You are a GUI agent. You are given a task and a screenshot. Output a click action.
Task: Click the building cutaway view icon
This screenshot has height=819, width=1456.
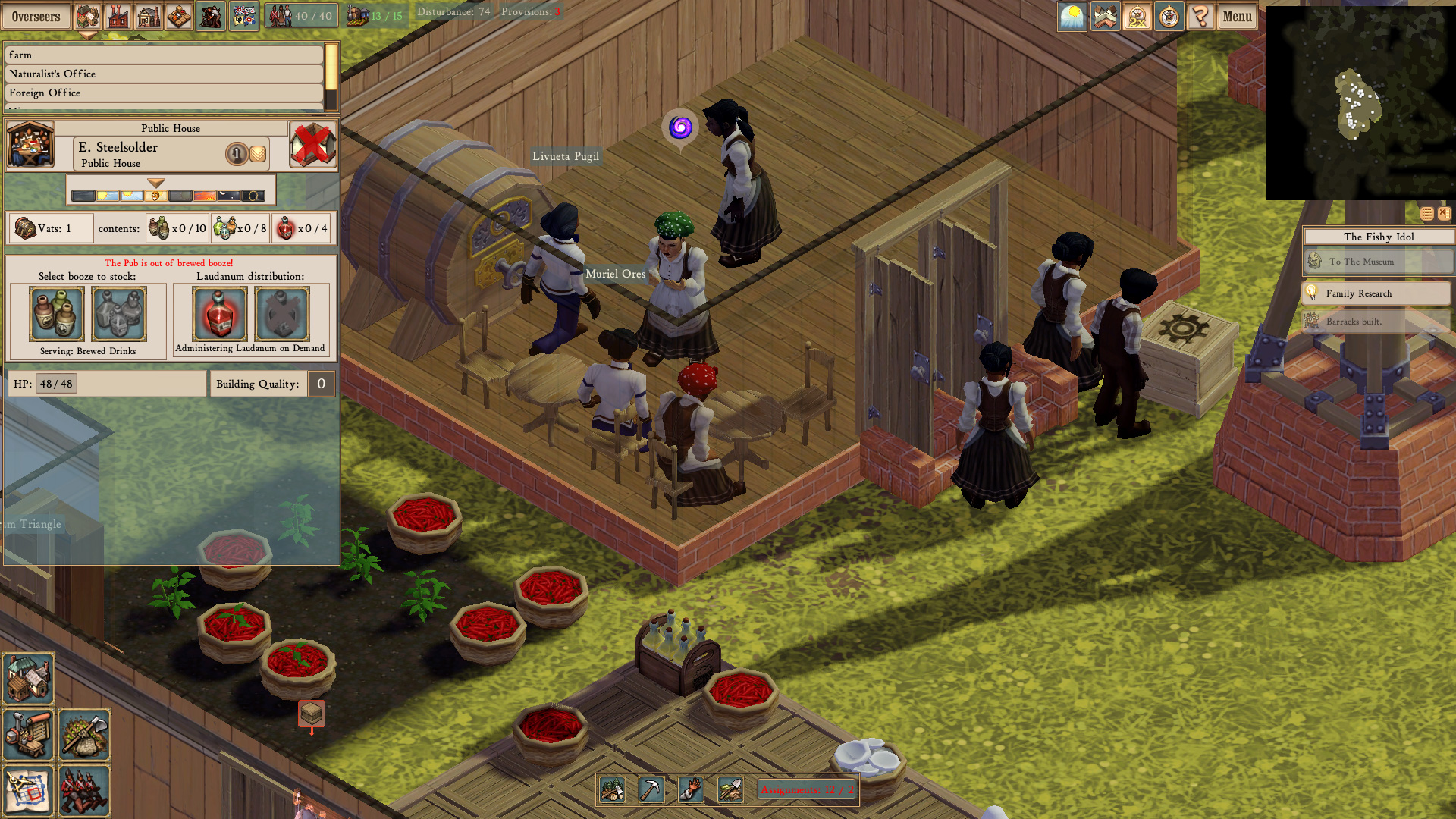[1104, 16]
